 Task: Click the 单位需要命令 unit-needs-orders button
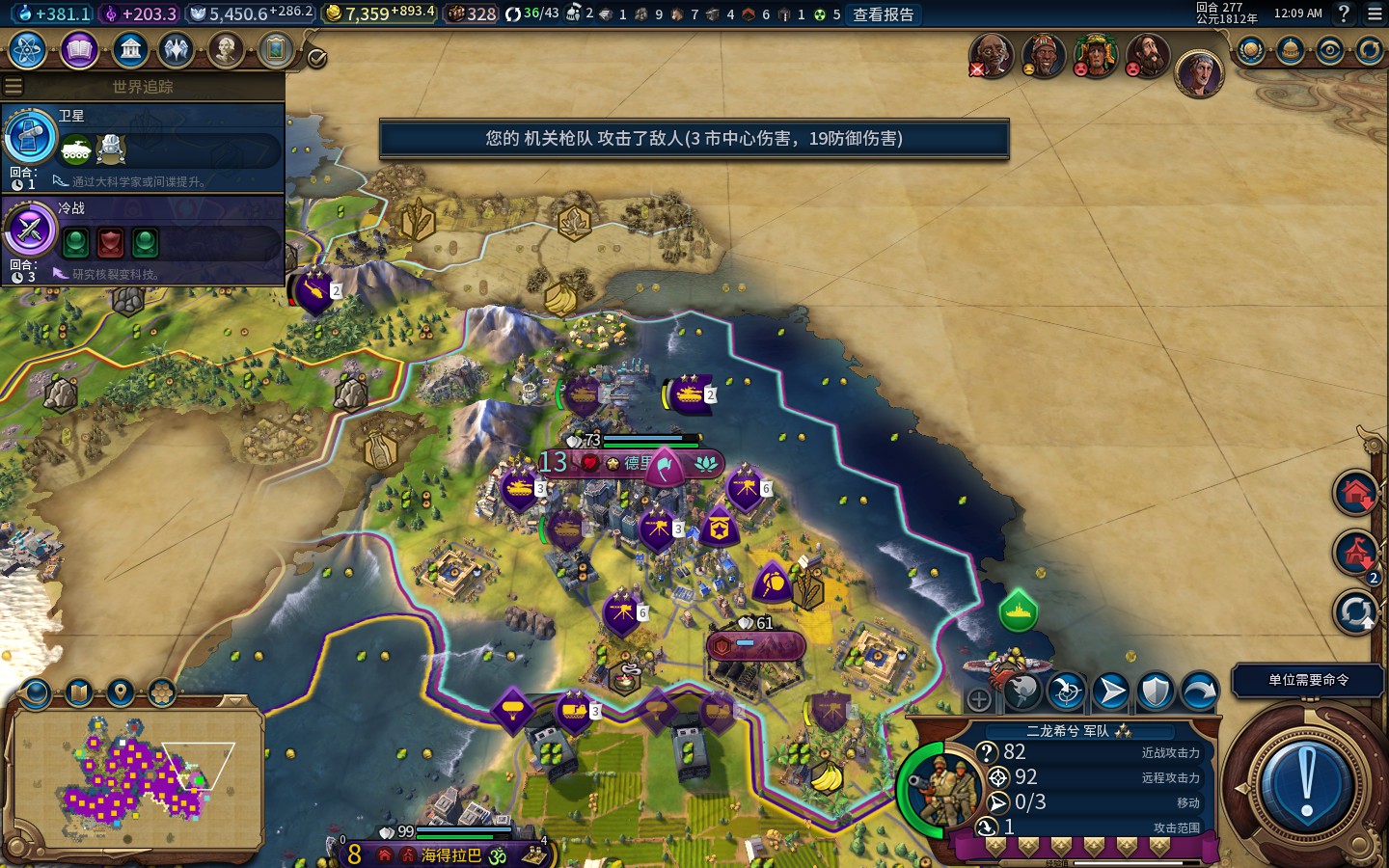(1308, 680)
